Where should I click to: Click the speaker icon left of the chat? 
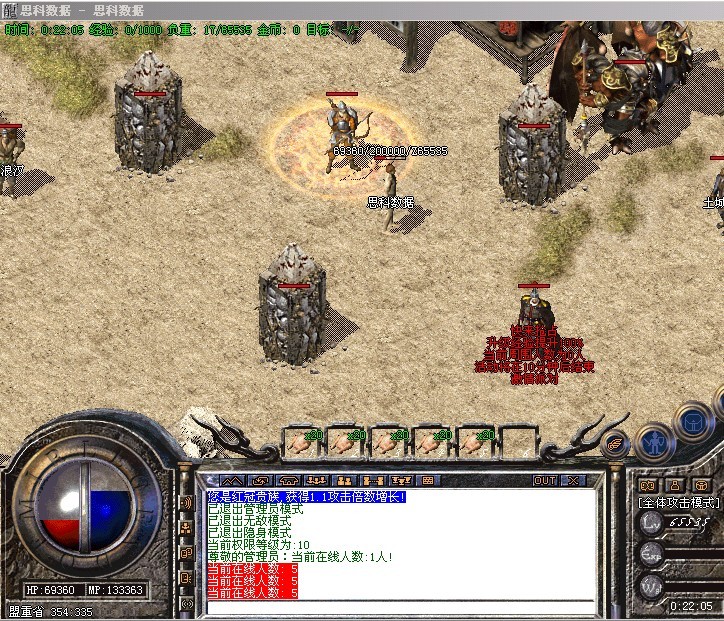click(x=186, y=503)
